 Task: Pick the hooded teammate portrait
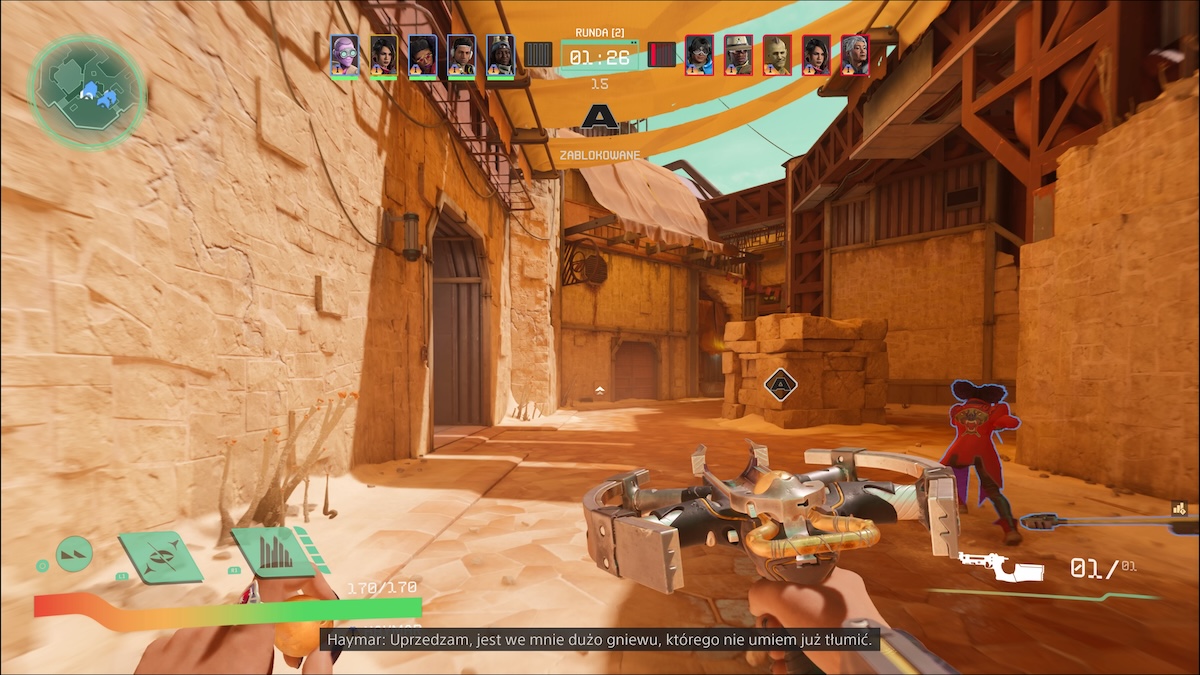(x=500, y=55)
